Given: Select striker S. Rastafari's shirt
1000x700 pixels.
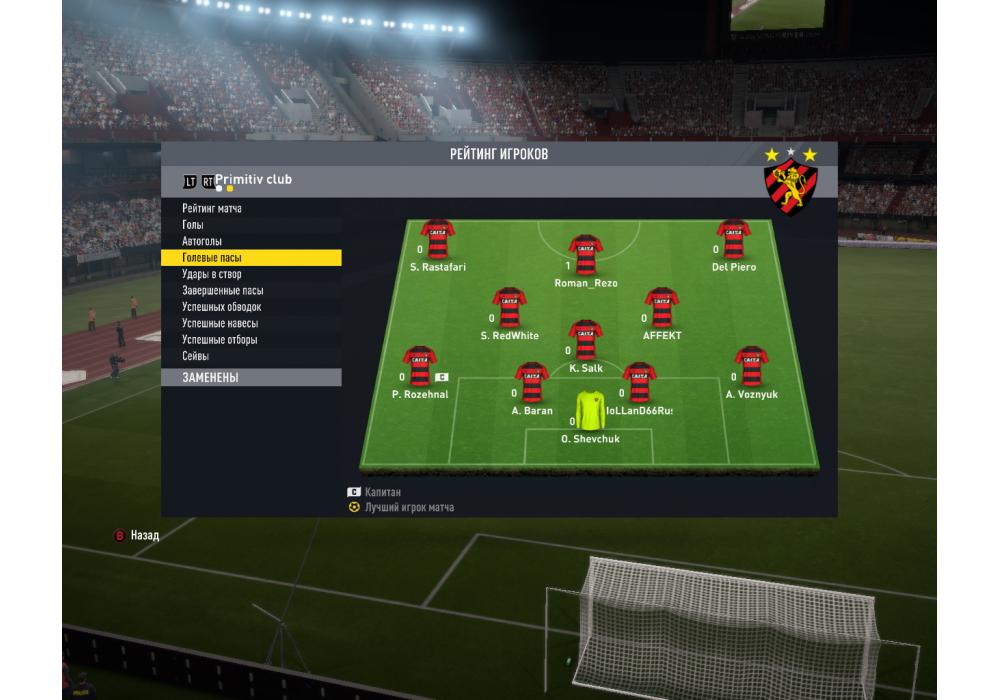Looking at the screenshot, I should (439, 240).
